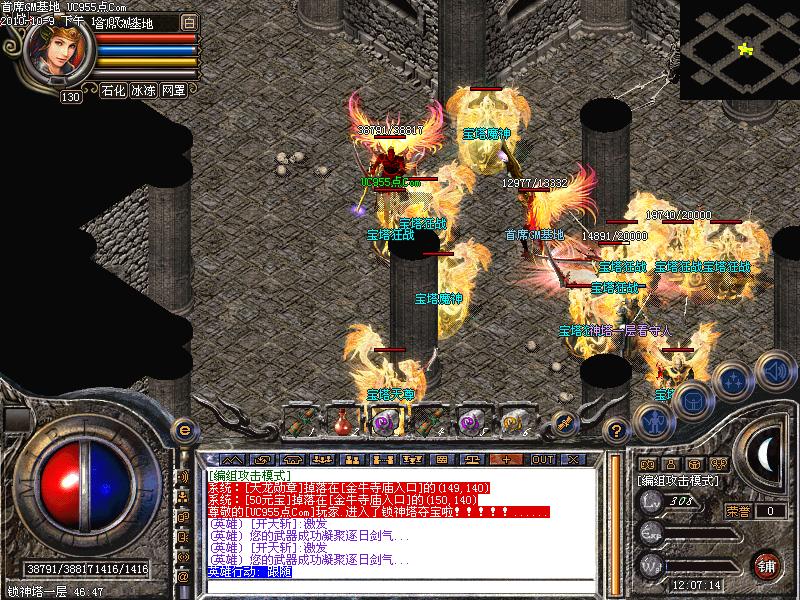Click the crossed tools icon beside the belt
This screenshot has width=800, height=600.
coord(564,423)
